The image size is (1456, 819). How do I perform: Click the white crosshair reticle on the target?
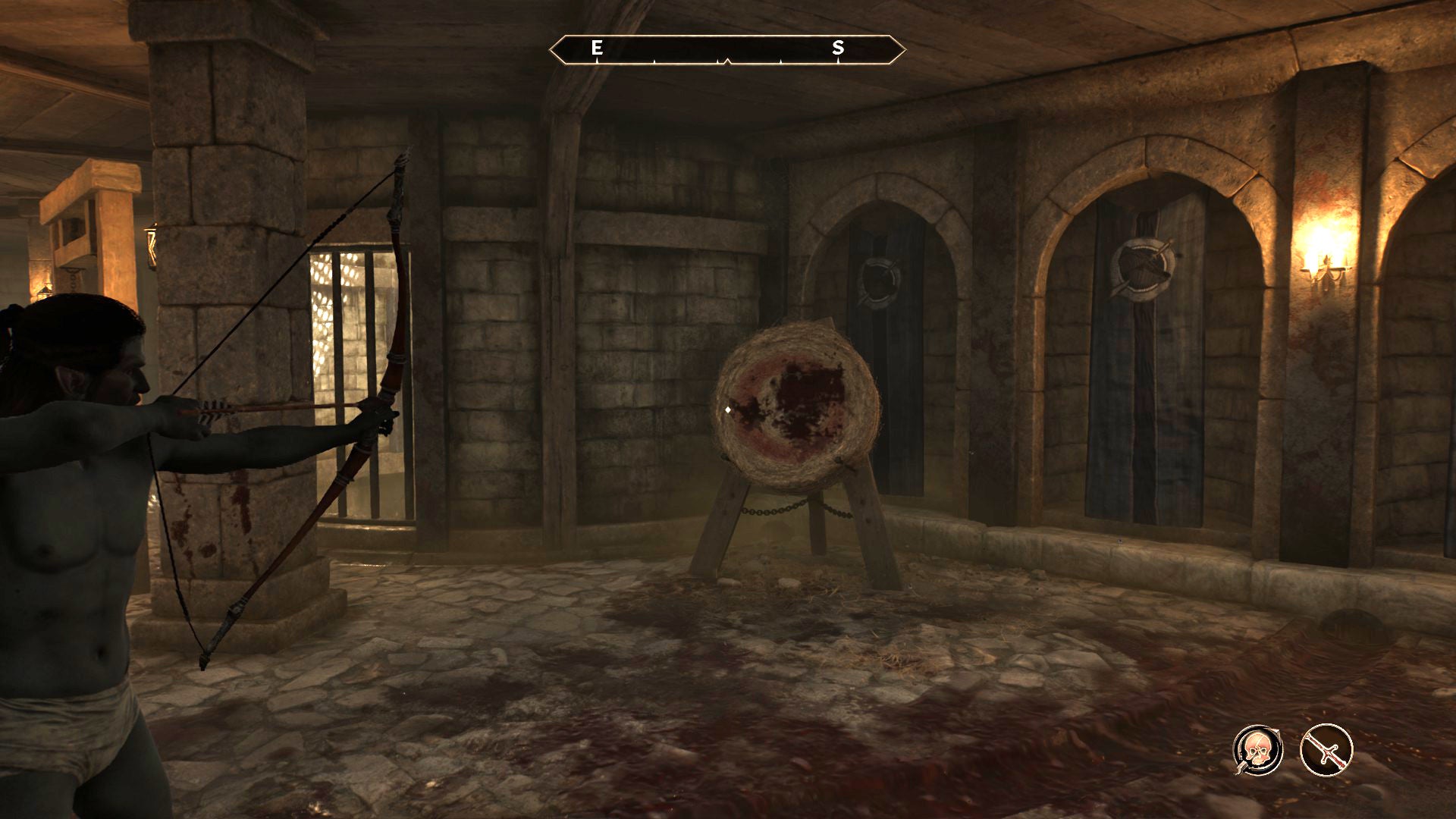pos(730,410)
